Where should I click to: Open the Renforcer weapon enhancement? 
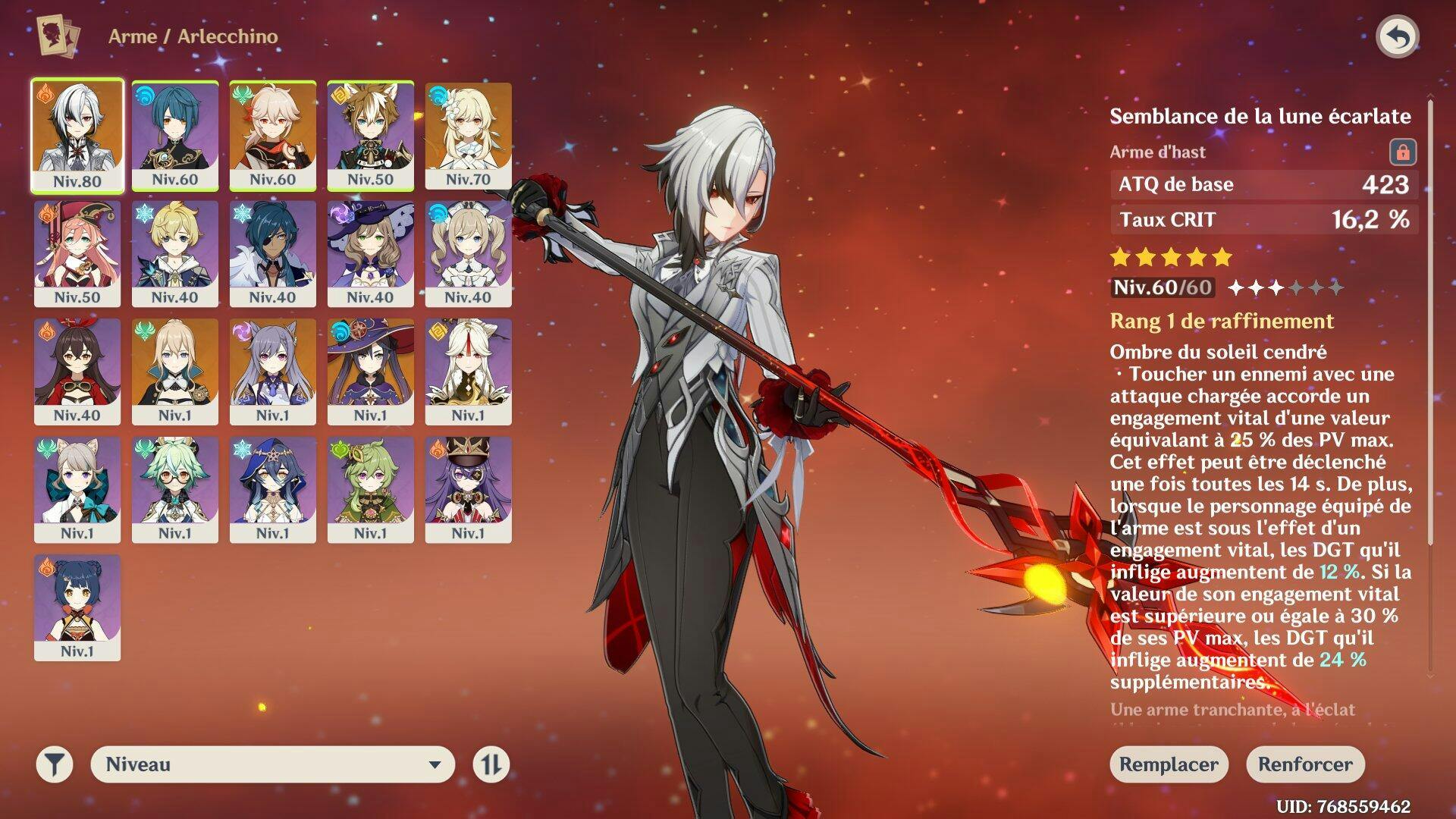[1305, 764]
